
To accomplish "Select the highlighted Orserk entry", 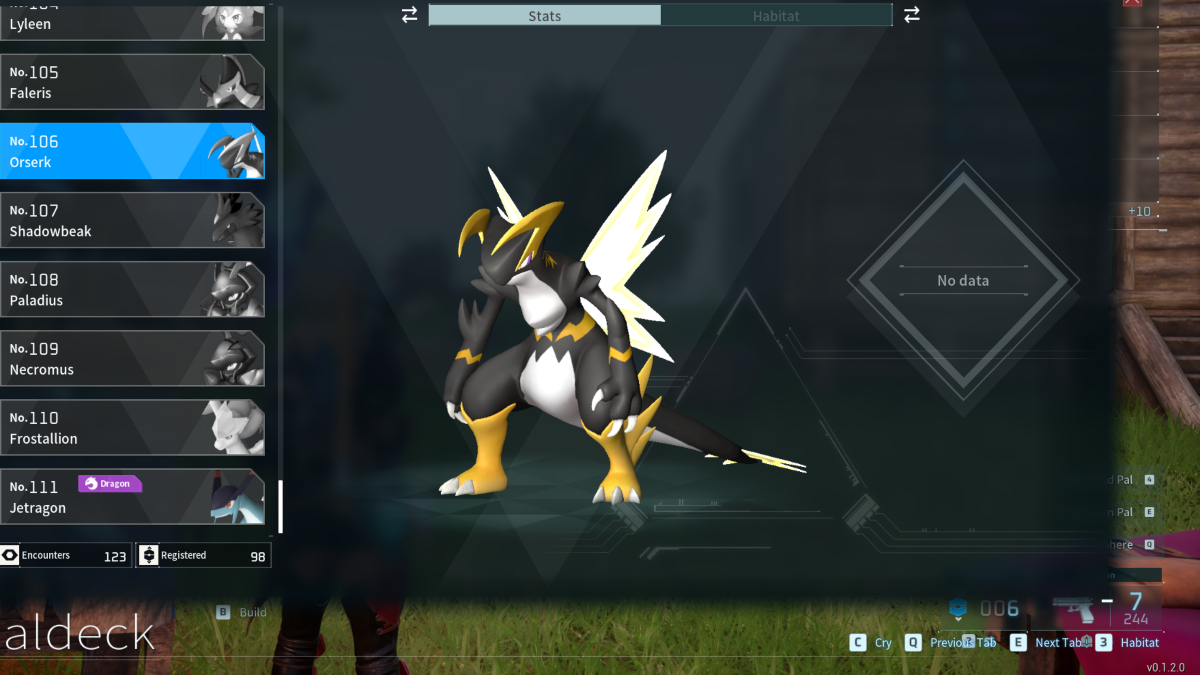I will click(x=130, y=151).
